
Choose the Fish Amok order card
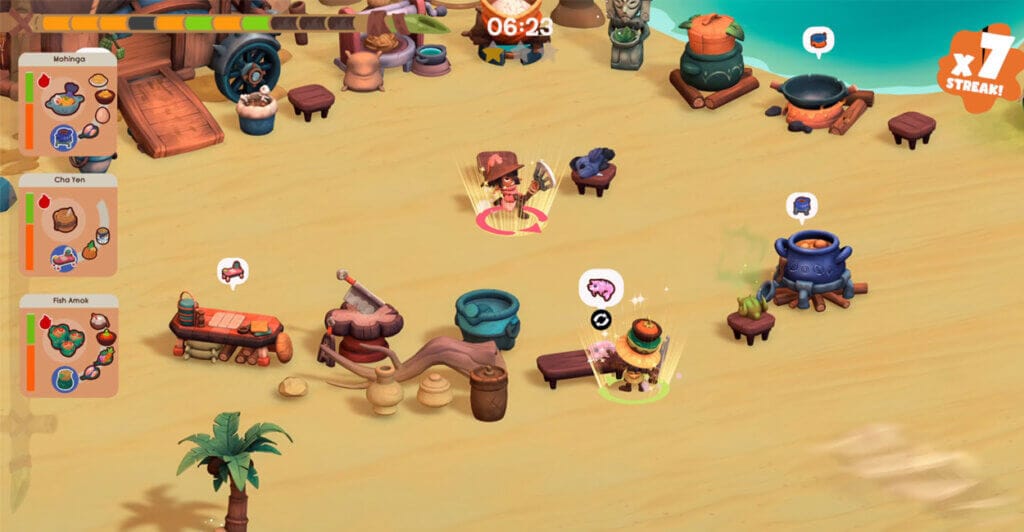pos(68,346)
